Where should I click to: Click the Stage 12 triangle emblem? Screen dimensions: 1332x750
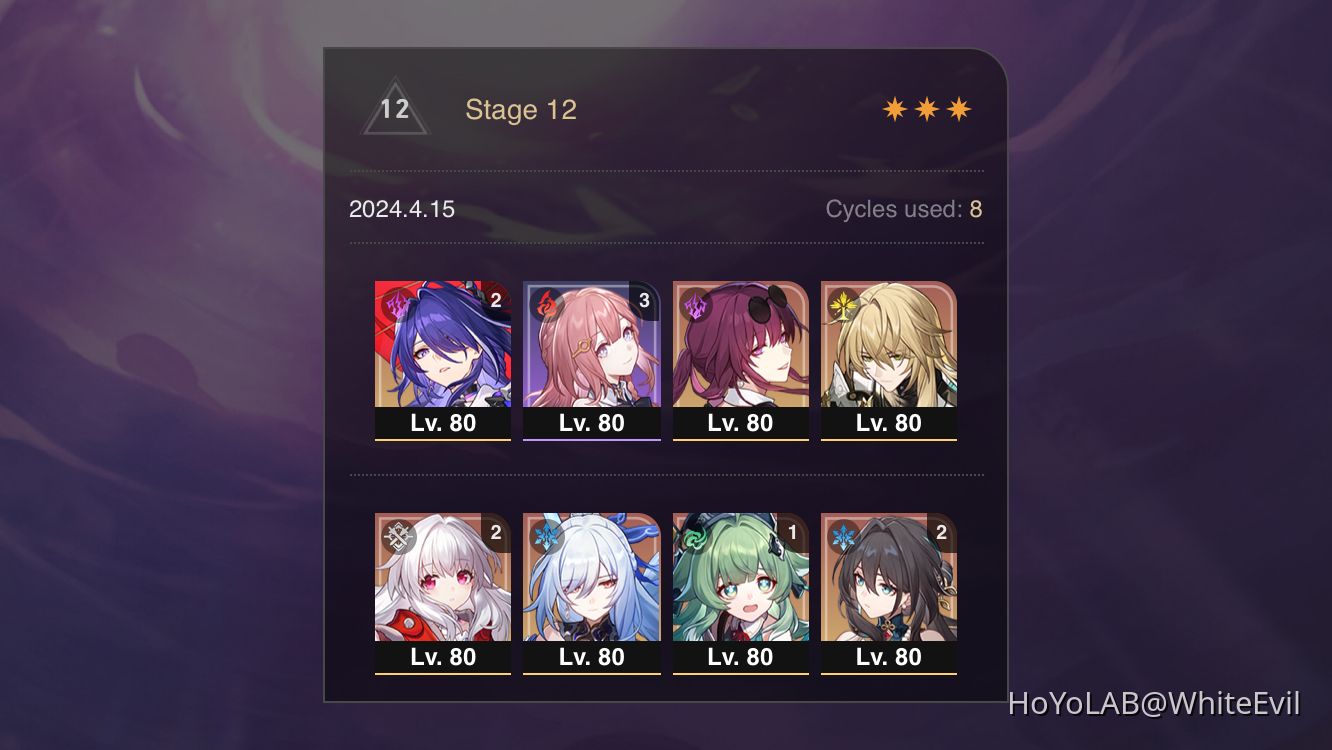pos(394,110)
